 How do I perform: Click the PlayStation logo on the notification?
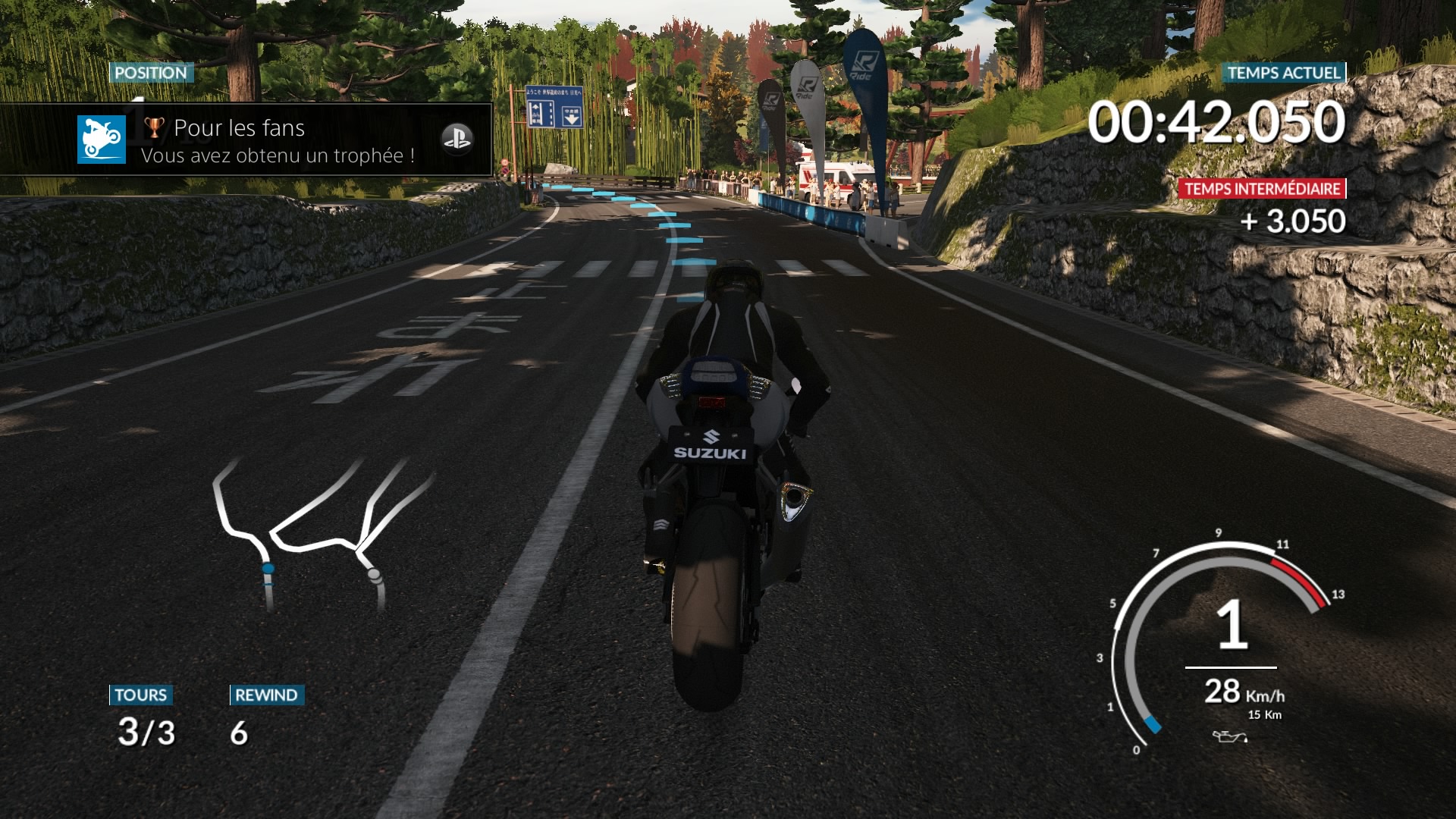[x=457, y=139]
